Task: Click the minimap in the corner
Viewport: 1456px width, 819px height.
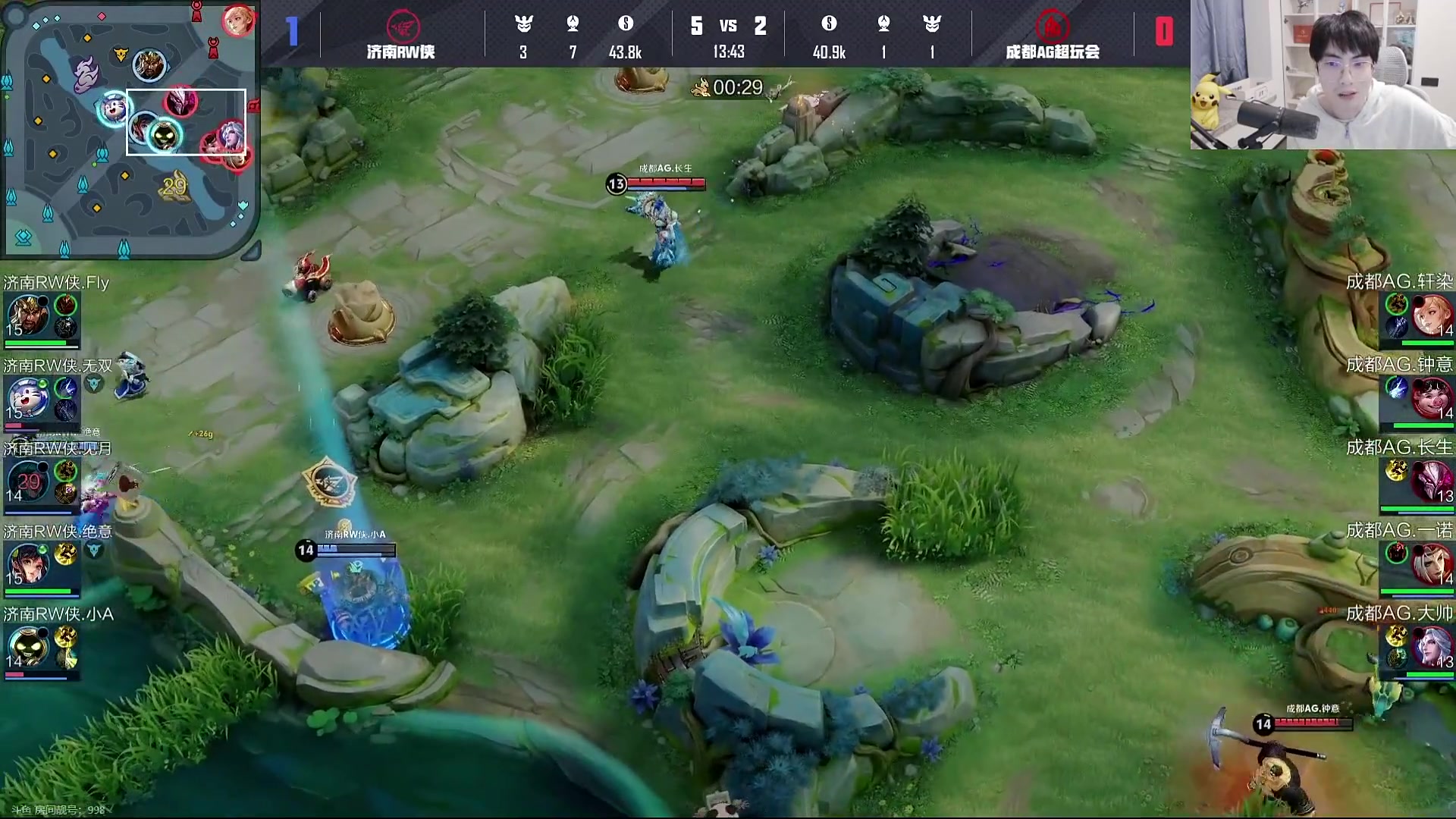Action: pyautogui.click(x=129, y=129)
